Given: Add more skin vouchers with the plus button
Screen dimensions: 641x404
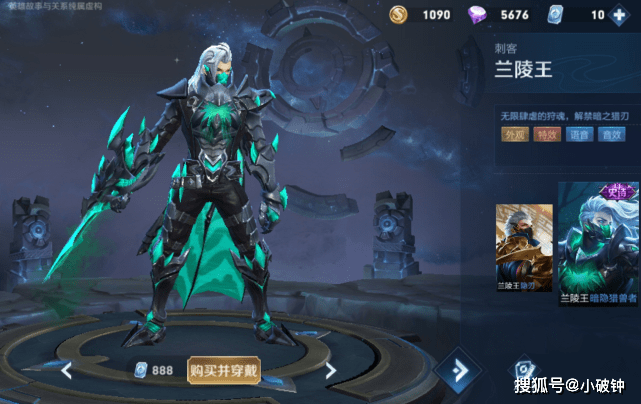Looking at the screenshot, I should 621,15.
